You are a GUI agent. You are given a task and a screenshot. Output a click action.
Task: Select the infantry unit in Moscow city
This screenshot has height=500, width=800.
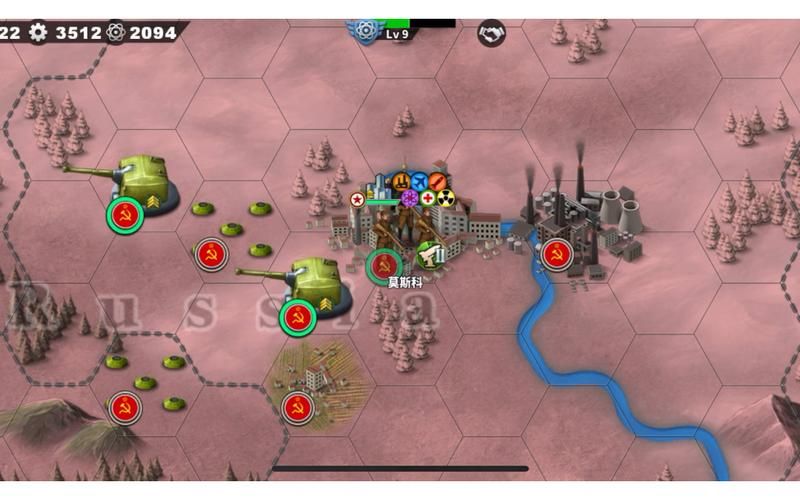coord(384,266)
